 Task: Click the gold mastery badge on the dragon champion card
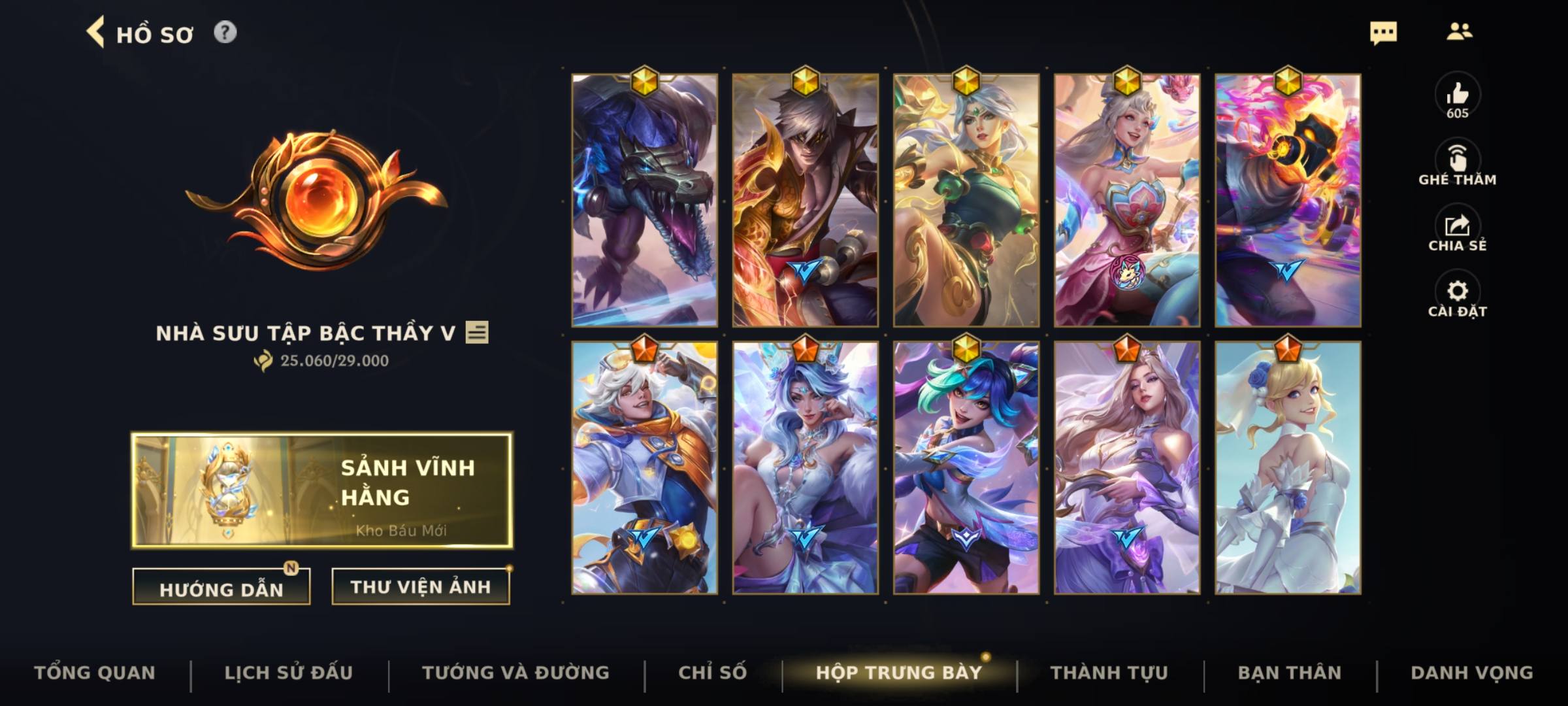(x=644, y=80)
